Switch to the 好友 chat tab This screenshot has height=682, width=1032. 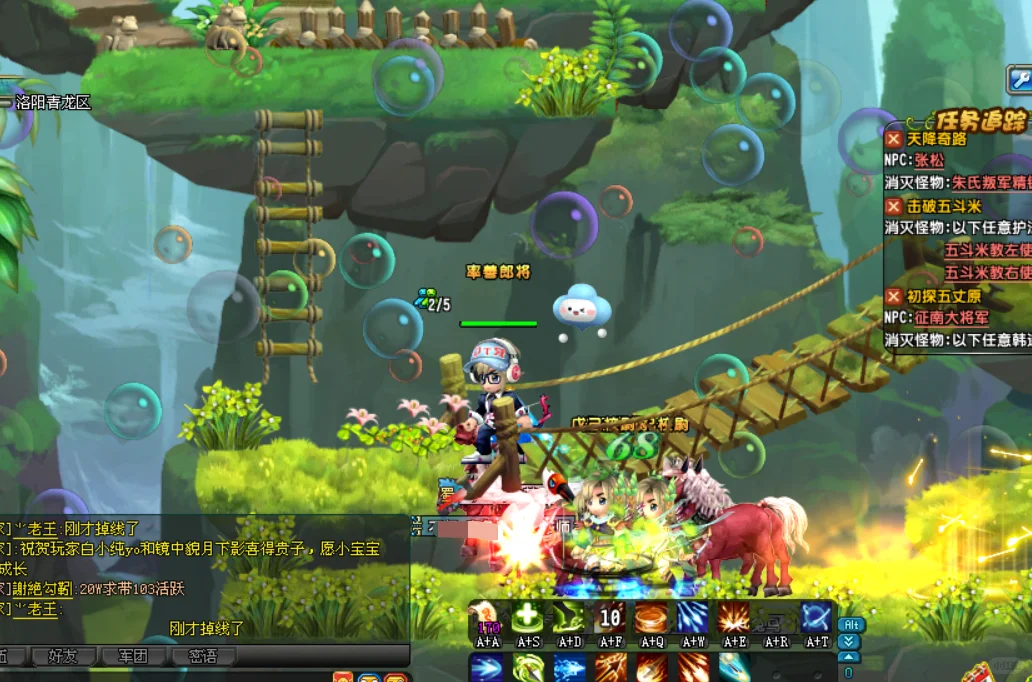[x=62, y=656]
